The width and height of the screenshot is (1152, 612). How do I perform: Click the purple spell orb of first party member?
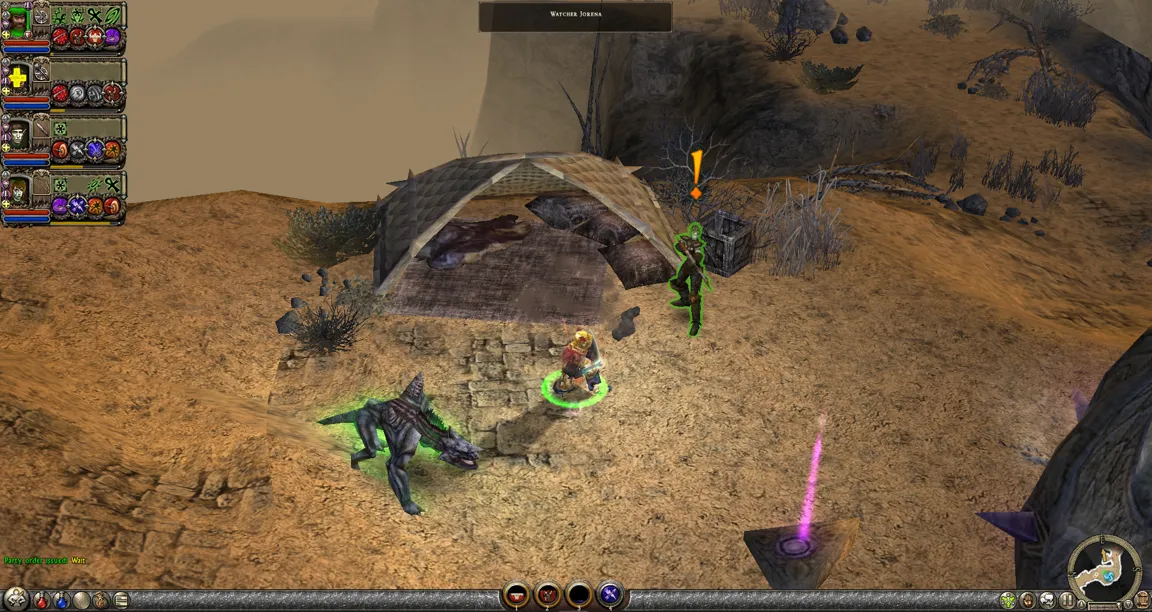[112, 38]
